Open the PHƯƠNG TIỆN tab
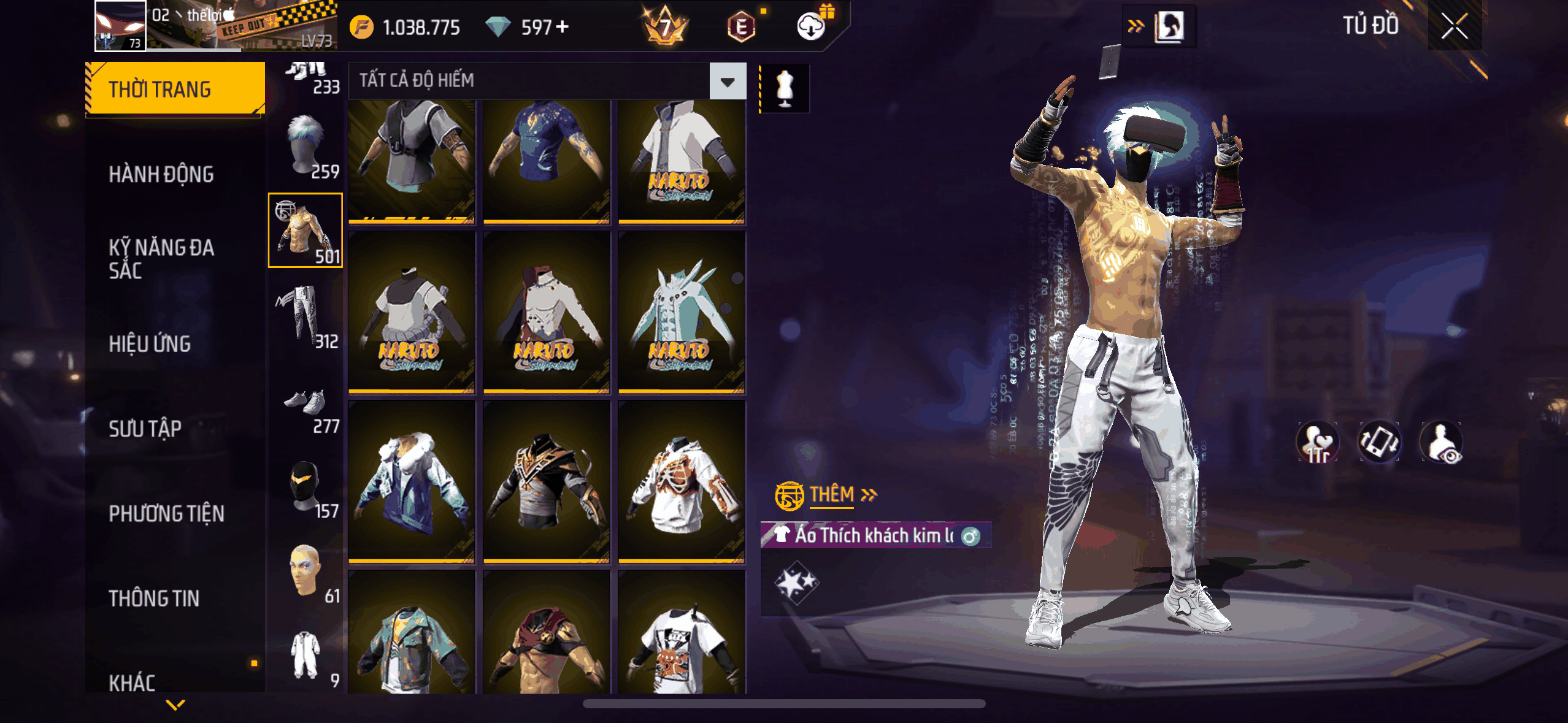The height and width of the screenshot is (723, 1568). [166, 513]
